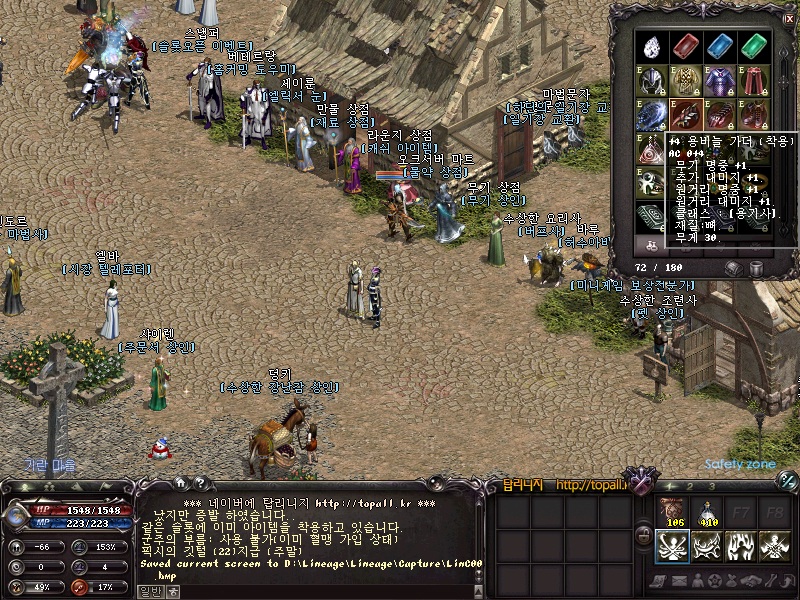This screenshot has width=800, height=600.
Task: Close the inventory window
Action: click(x=788, y=17)
